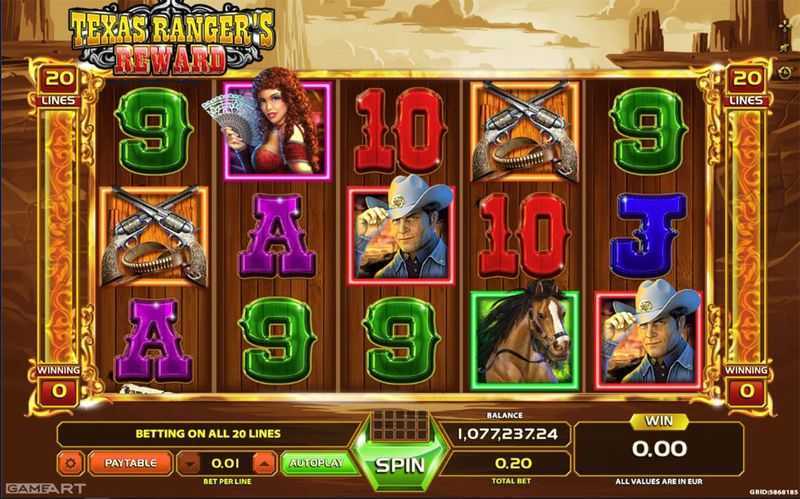Spin the reels with the green SPIN button
Image resolution: width=800 pixels, height=499 pixels.
400,465
